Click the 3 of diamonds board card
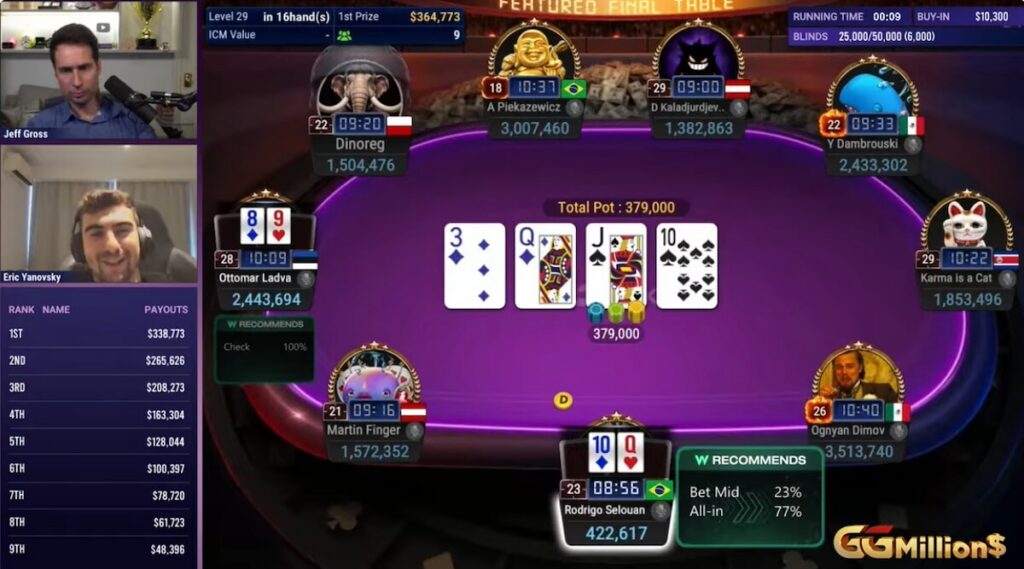The width and height of the screenshot is (1024, 569). (474, 265)
